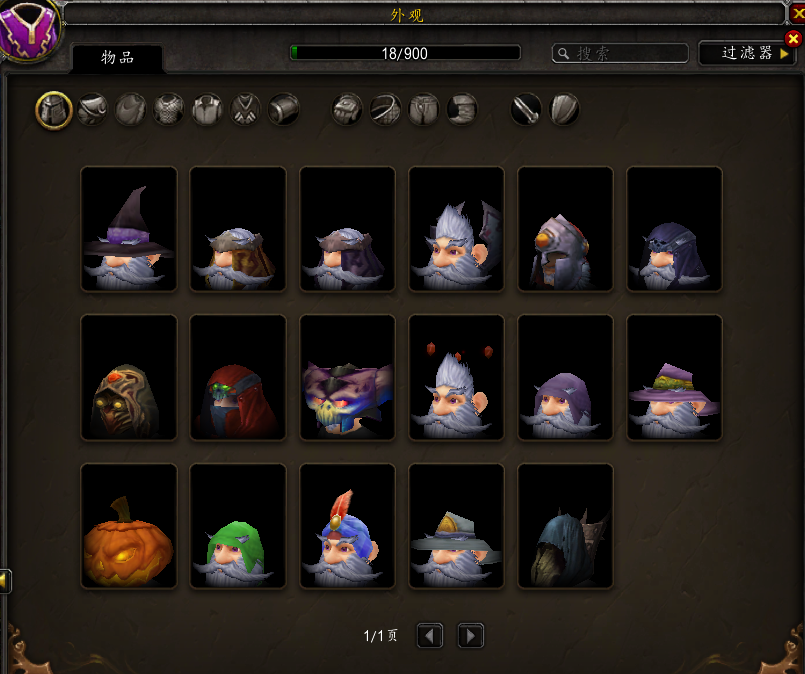This screenshot has width=805, height=674.
Task: Select the purple witch hat appearance
Action: coord(129,229)
